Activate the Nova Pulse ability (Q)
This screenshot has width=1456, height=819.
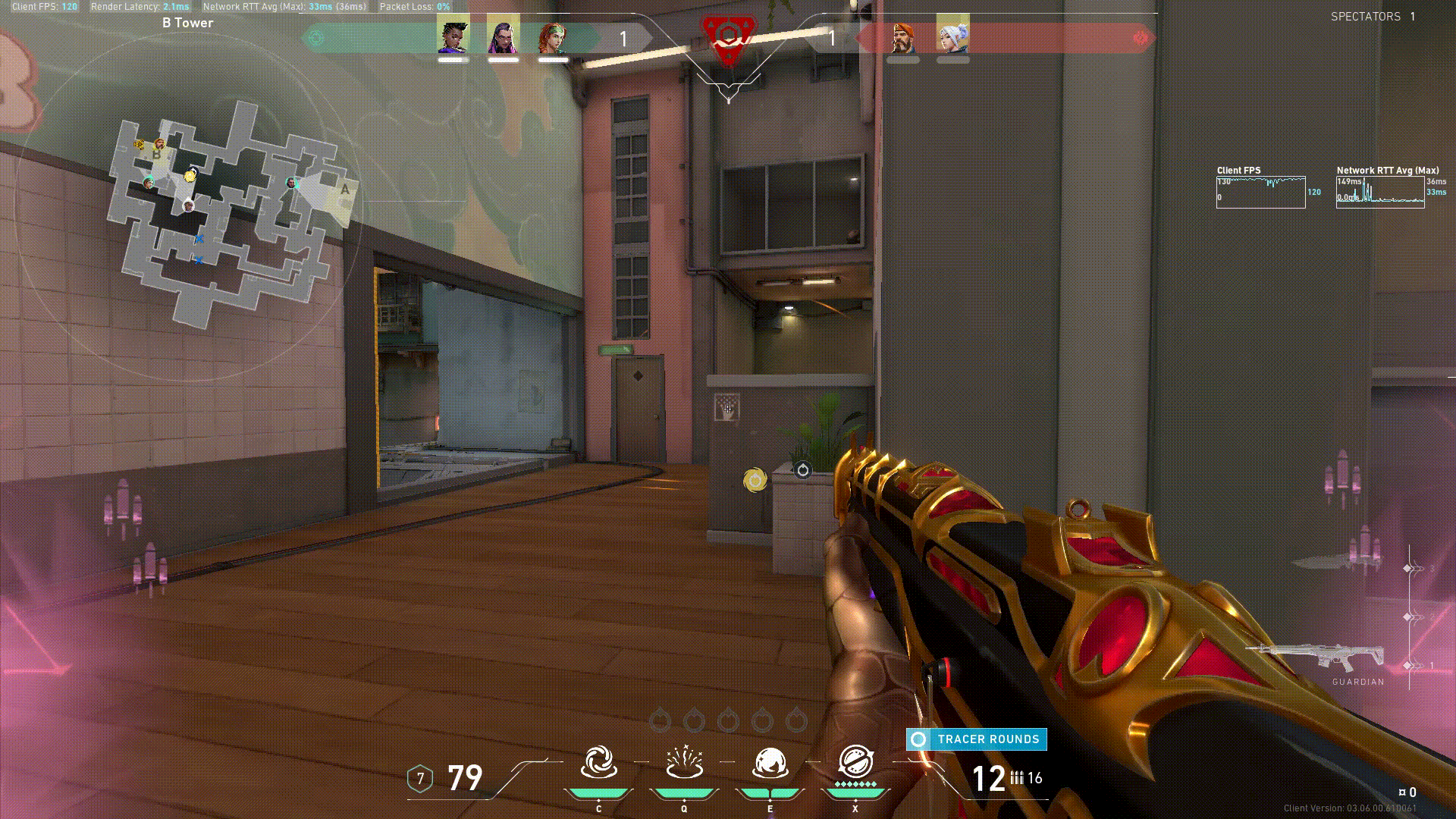[x=684, y=764]
